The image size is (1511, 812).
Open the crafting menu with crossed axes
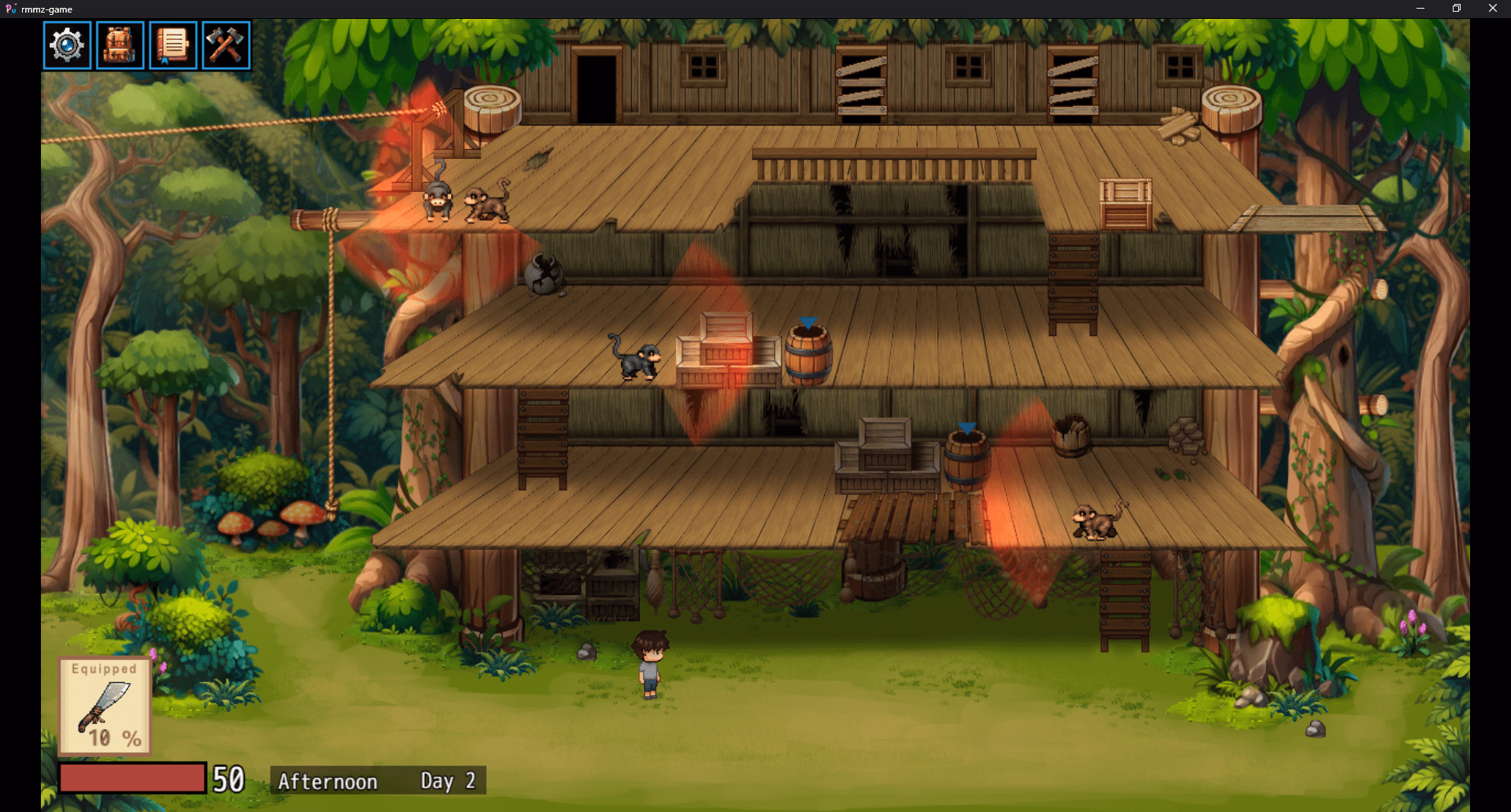click(x=225, y=45)
